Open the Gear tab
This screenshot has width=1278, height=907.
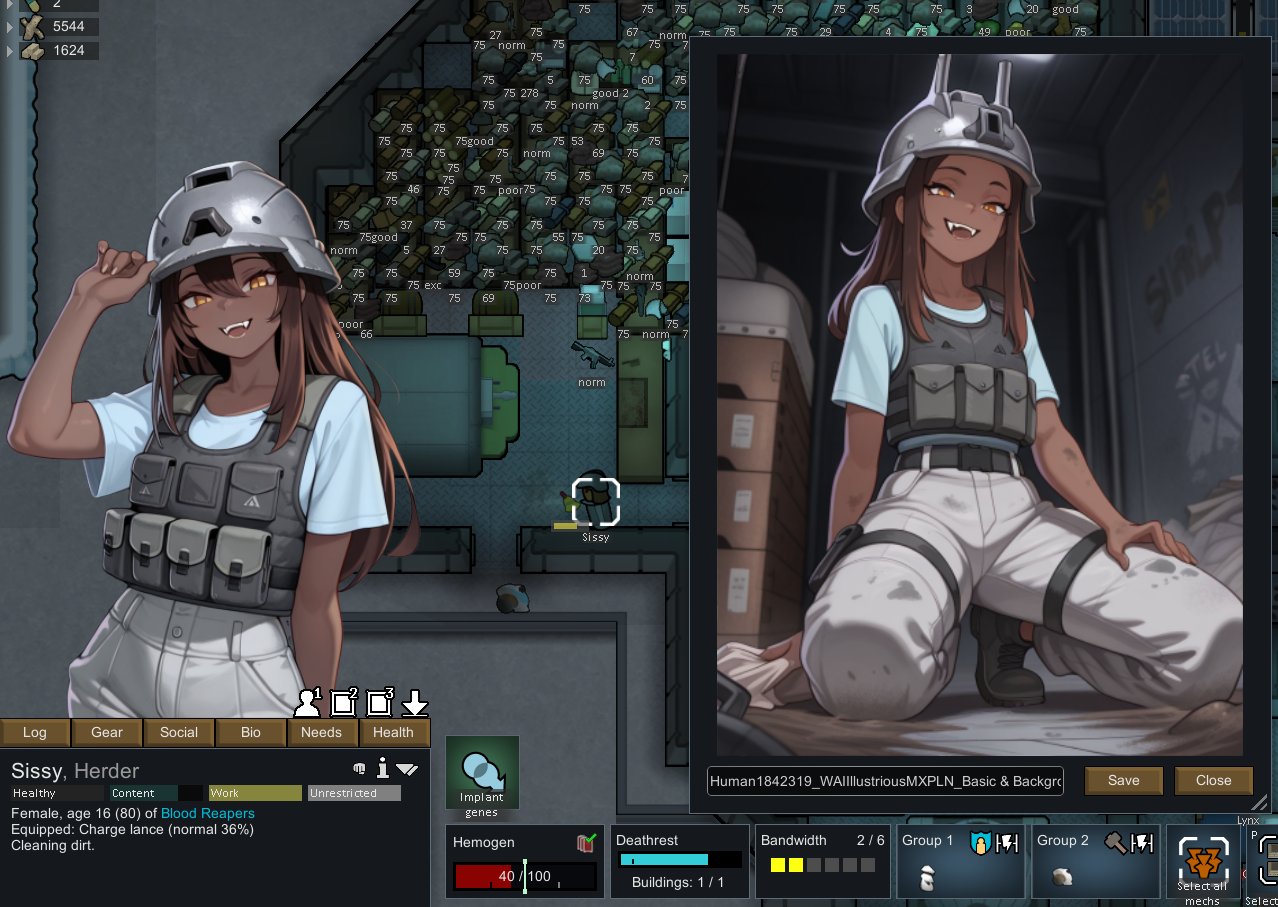(107, 732)
